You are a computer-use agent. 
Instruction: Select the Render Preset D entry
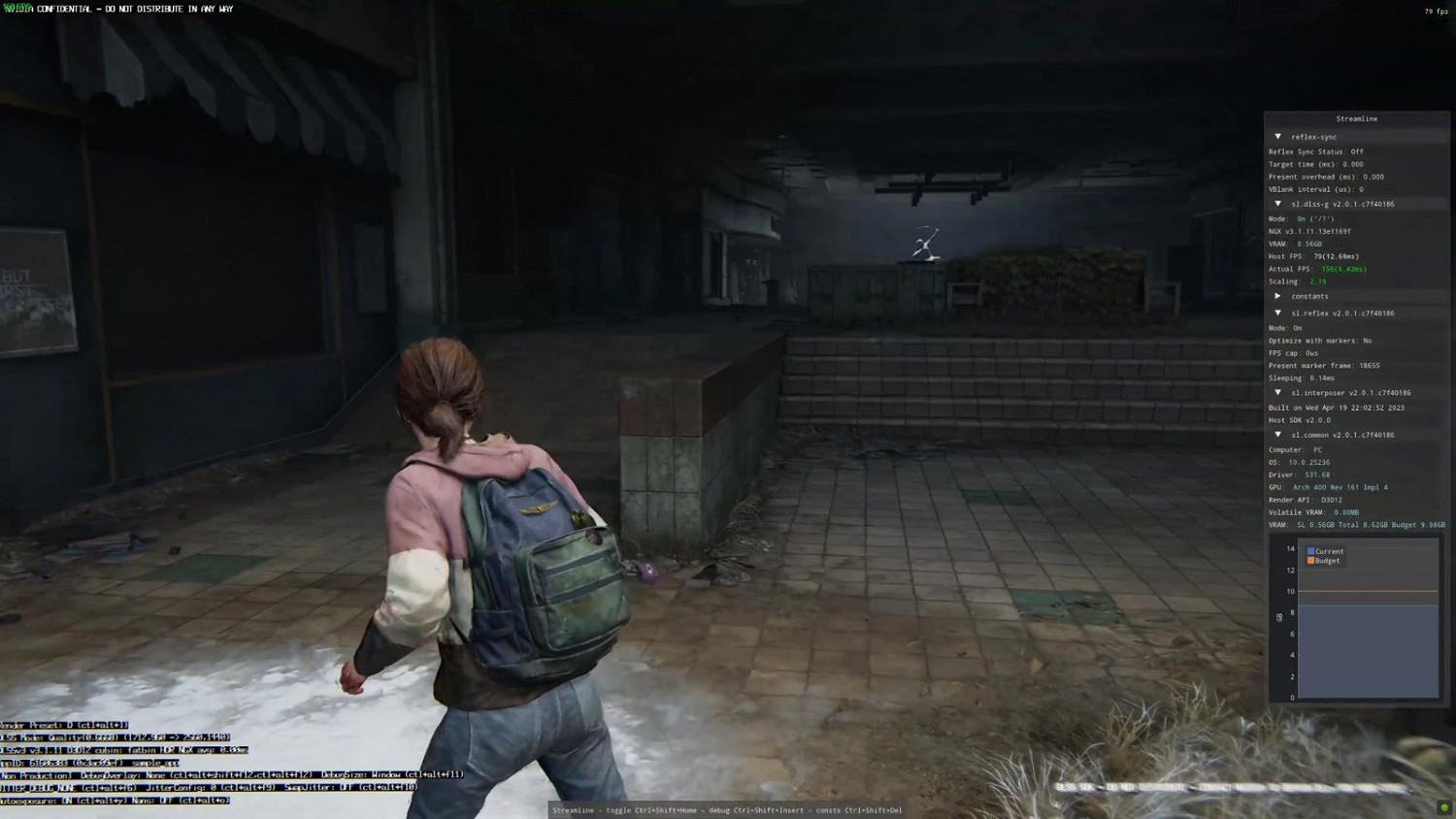(58, 724)
